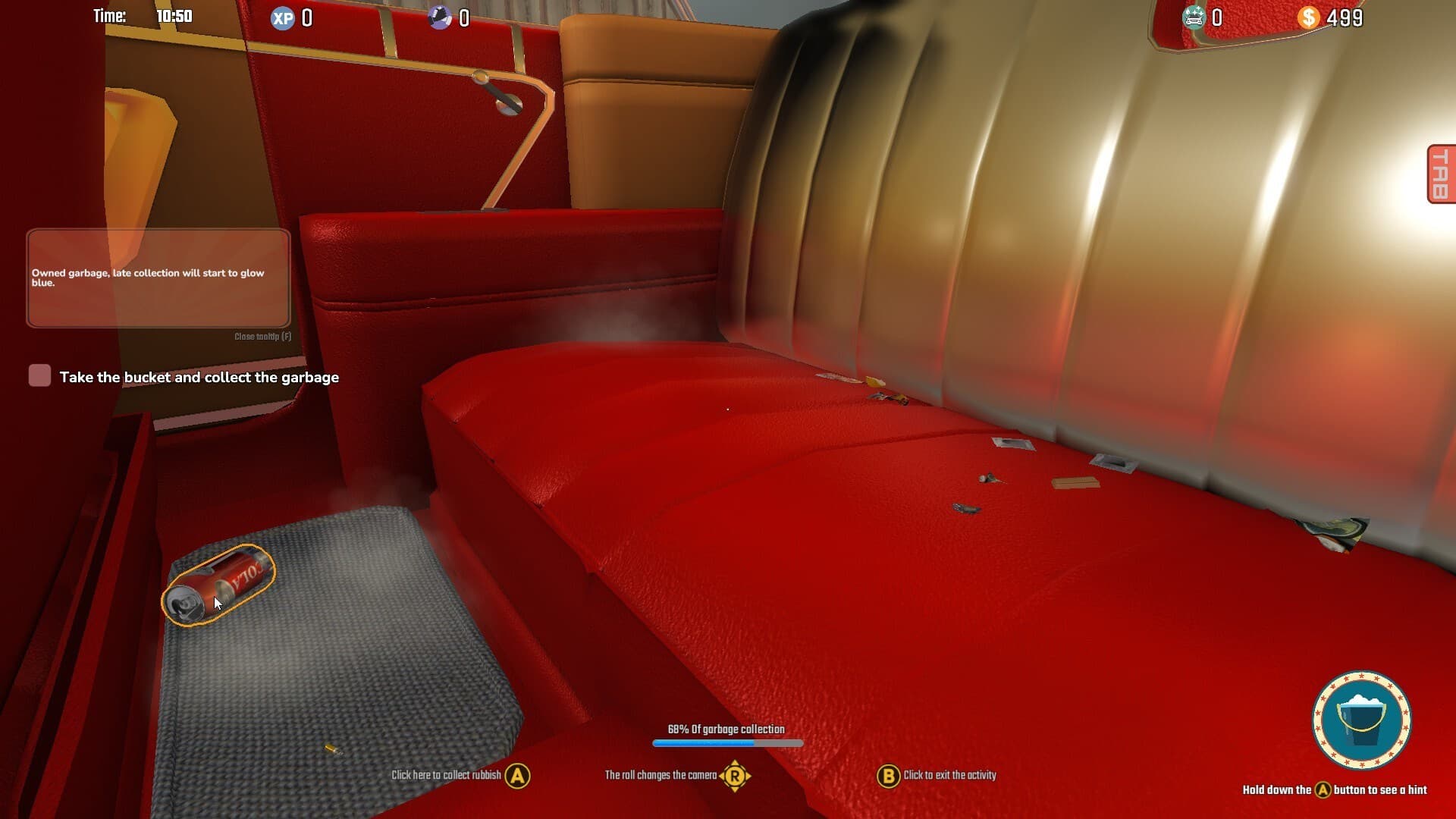Click the orange dollar coin icon
Viewport: 1456px width, 819px height.
tap(1308, 17)
